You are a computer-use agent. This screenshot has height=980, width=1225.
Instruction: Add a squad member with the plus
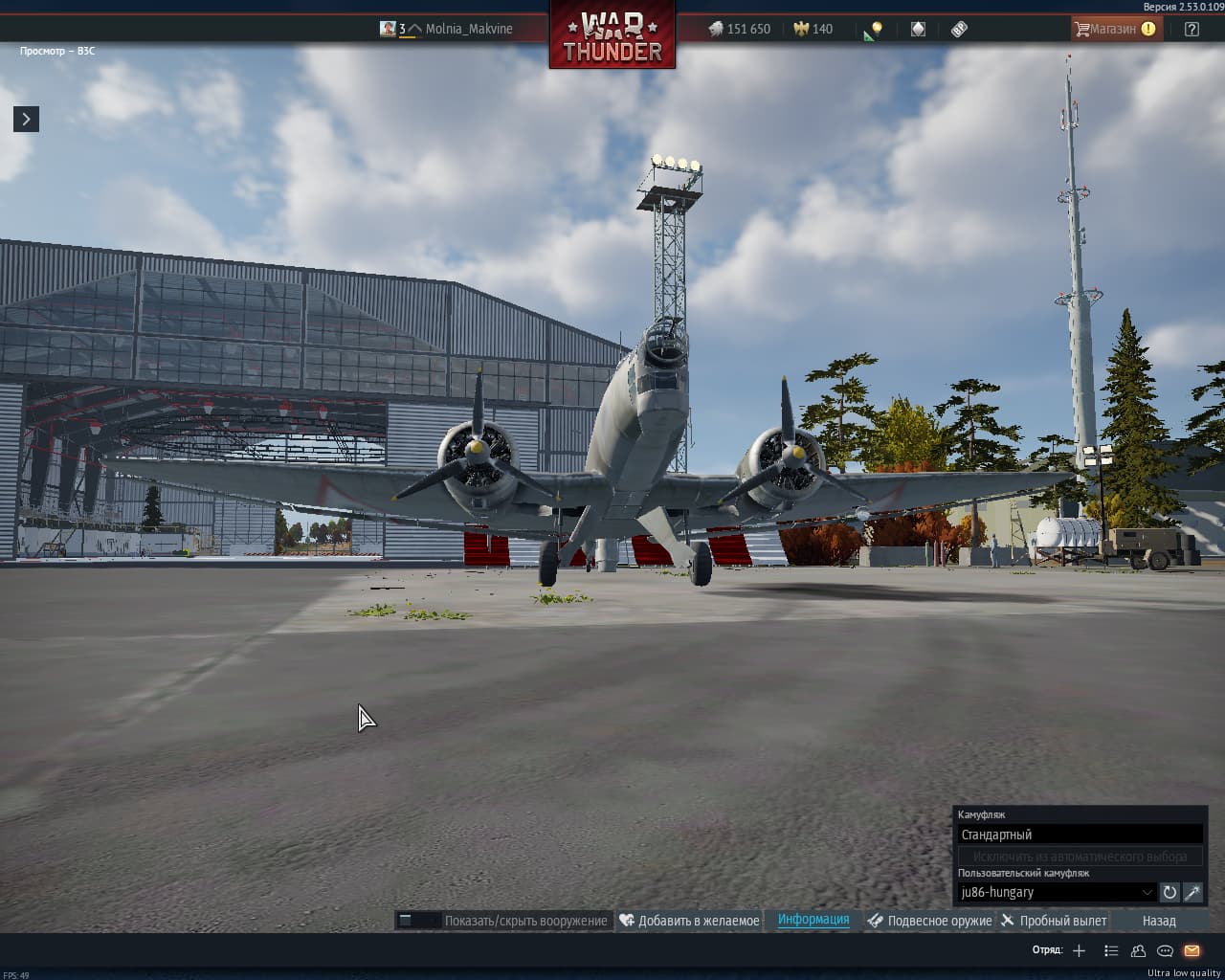(1079, 950)
